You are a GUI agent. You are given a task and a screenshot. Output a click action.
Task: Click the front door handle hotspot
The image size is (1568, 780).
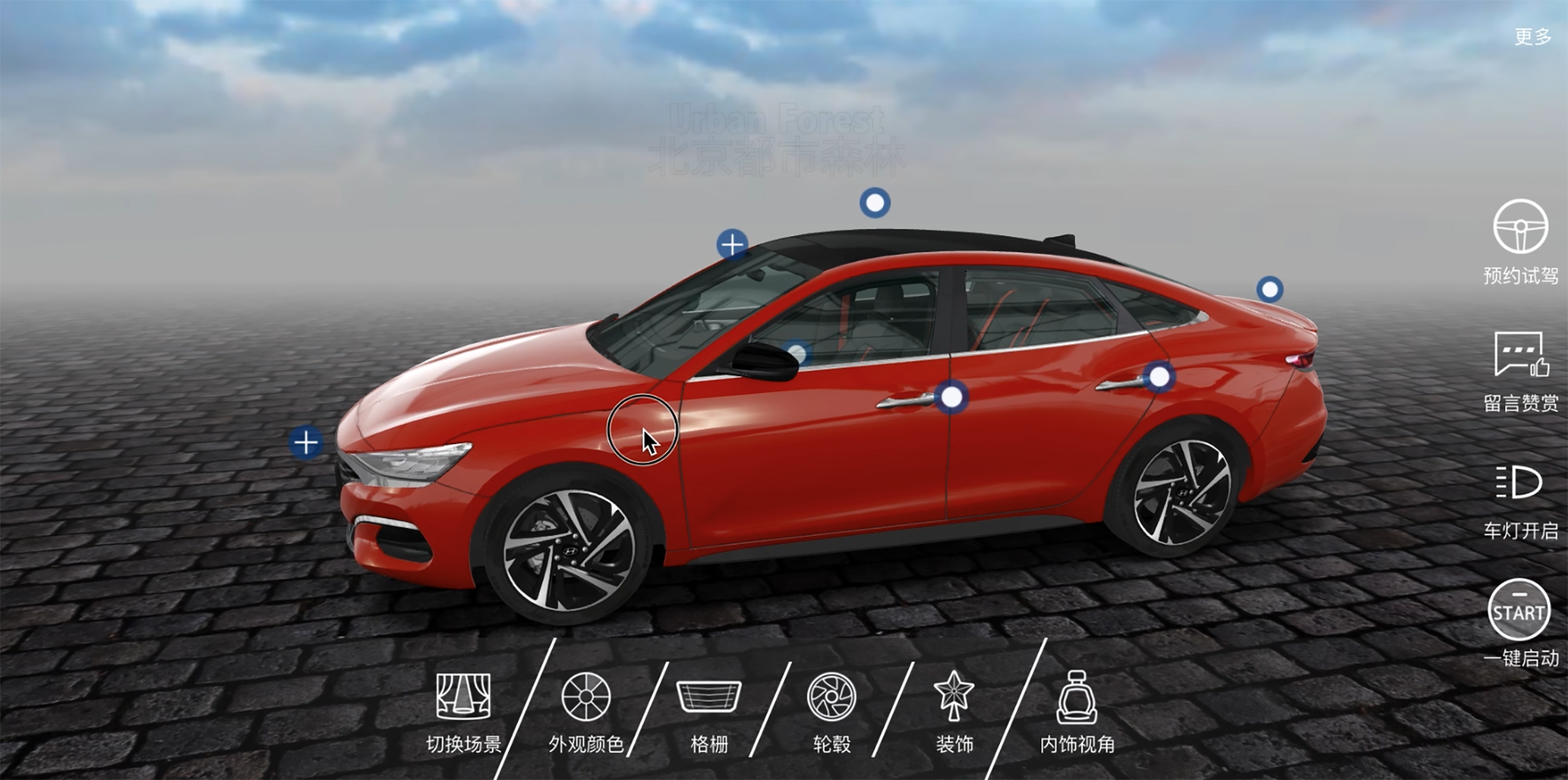[x=952, y=397]
